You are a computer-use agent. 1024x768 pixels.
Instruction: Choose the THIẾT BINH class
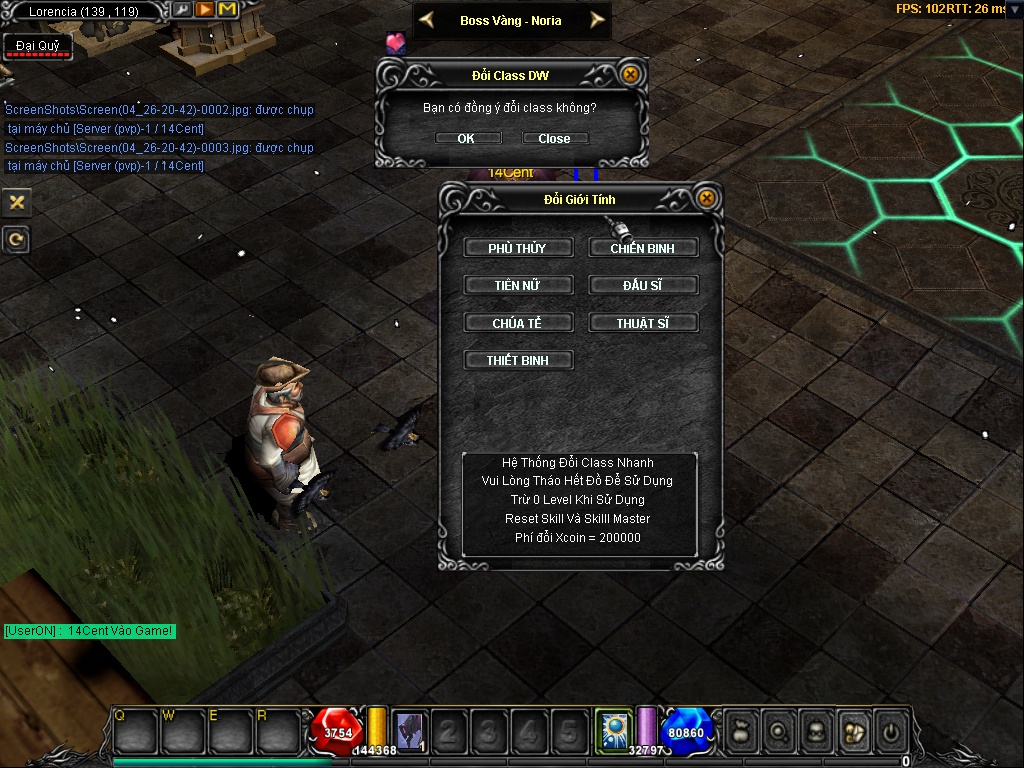click(x=519, y=360)
